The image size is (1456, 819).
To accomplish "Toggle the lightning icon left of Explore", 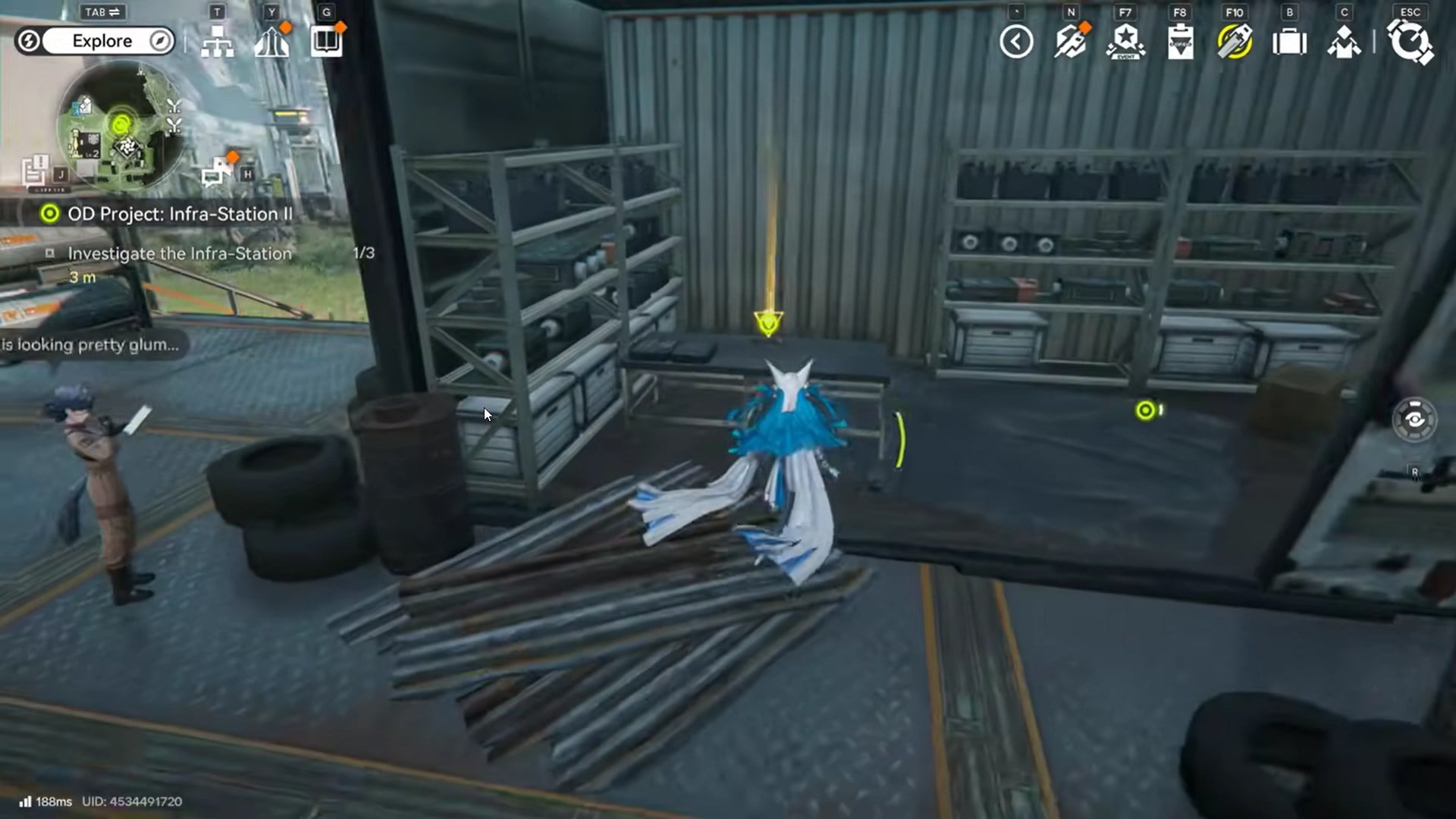I will point(30,41).
